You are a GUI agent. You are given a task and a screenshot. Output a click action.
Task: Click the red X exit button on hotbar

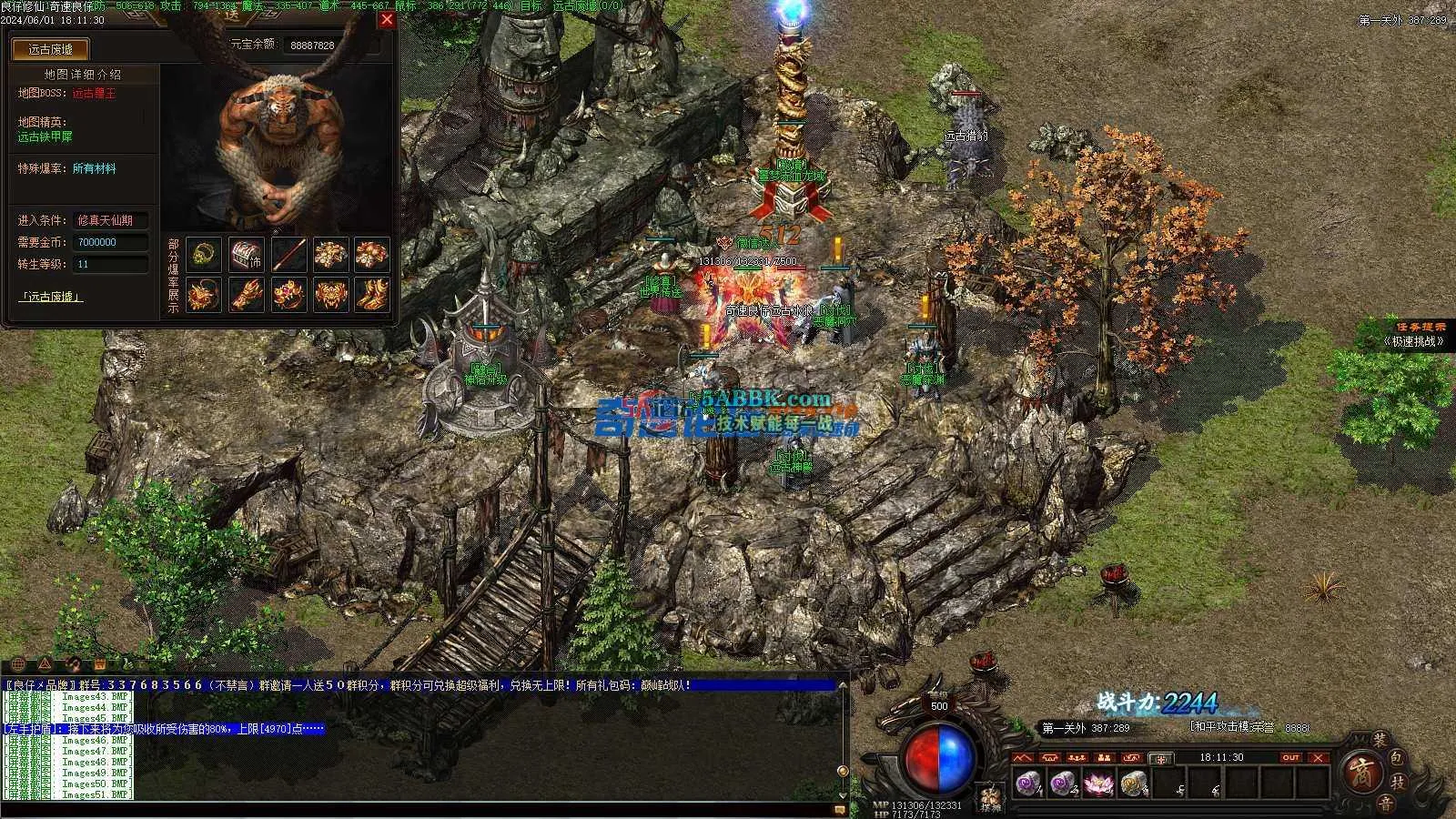point(1318,757)
